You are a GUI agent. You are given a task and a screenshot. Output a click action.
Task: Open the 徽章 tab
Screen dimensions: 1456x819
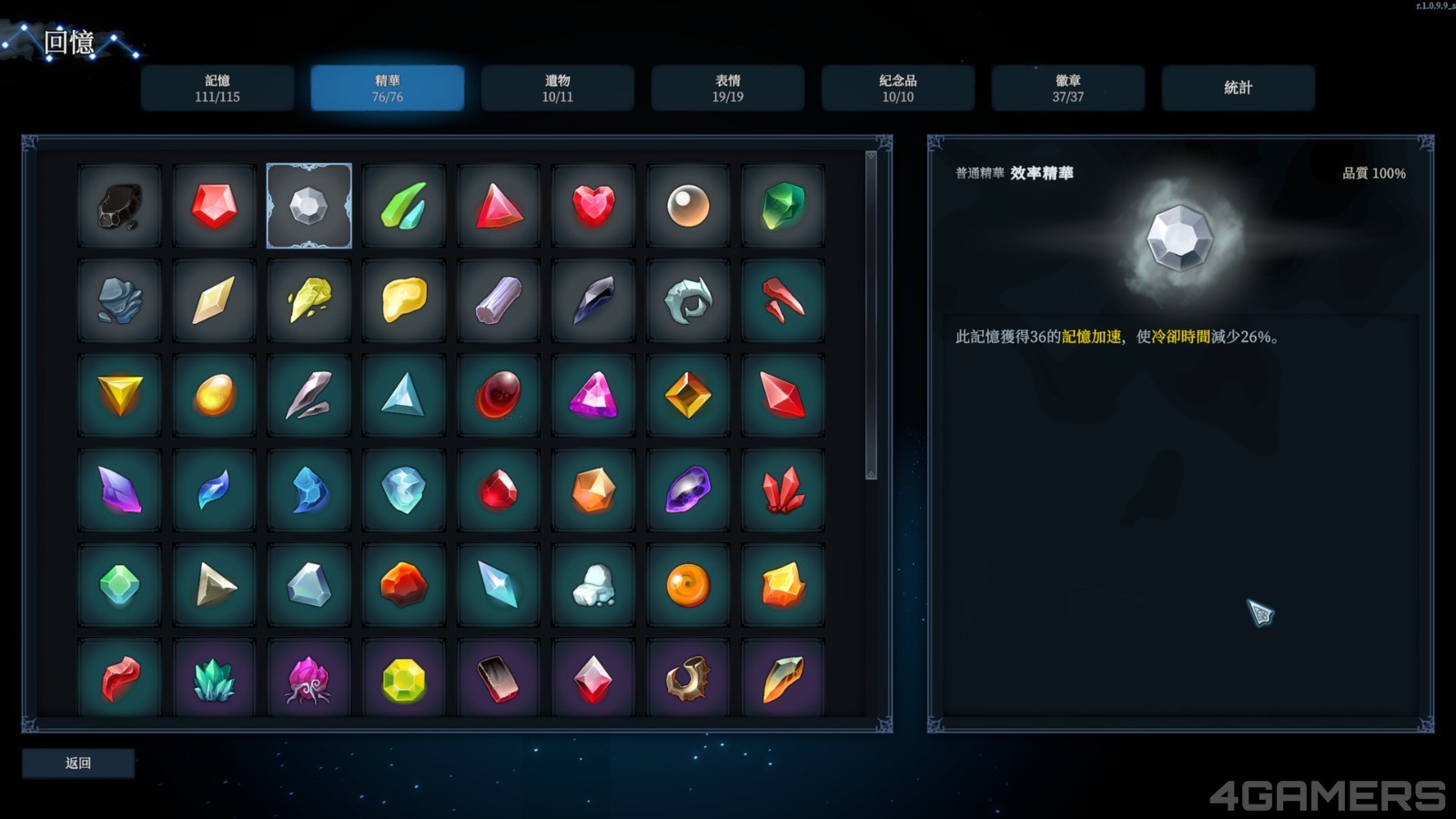coord(1068,88)
